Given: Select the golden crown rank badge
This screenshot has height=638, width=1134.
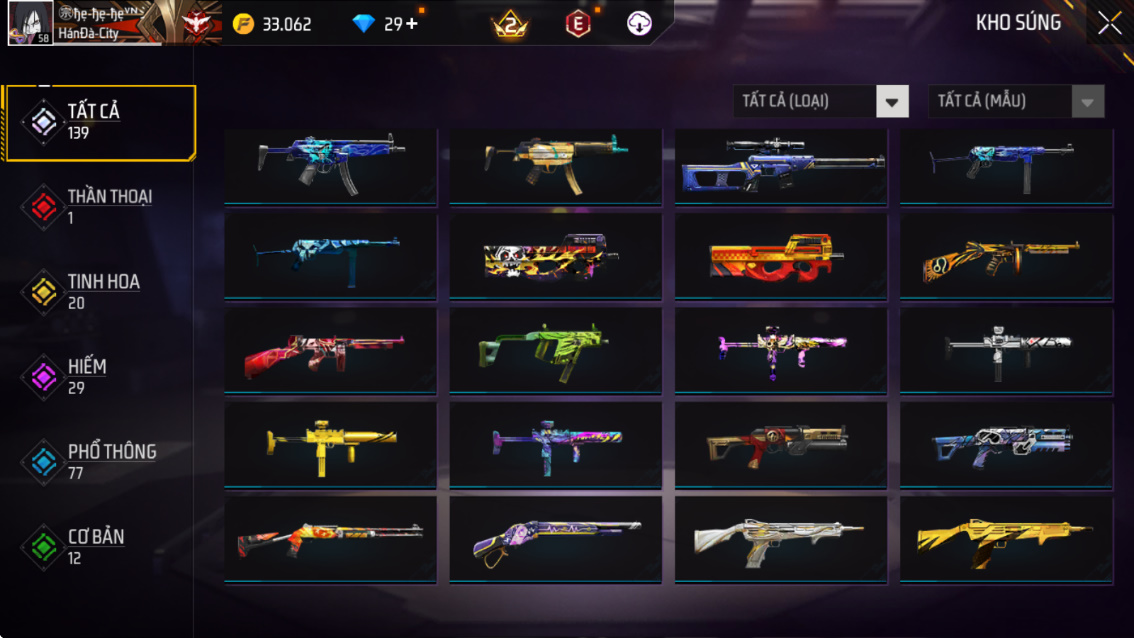Looking at the screenshot, I should point(510,25).
